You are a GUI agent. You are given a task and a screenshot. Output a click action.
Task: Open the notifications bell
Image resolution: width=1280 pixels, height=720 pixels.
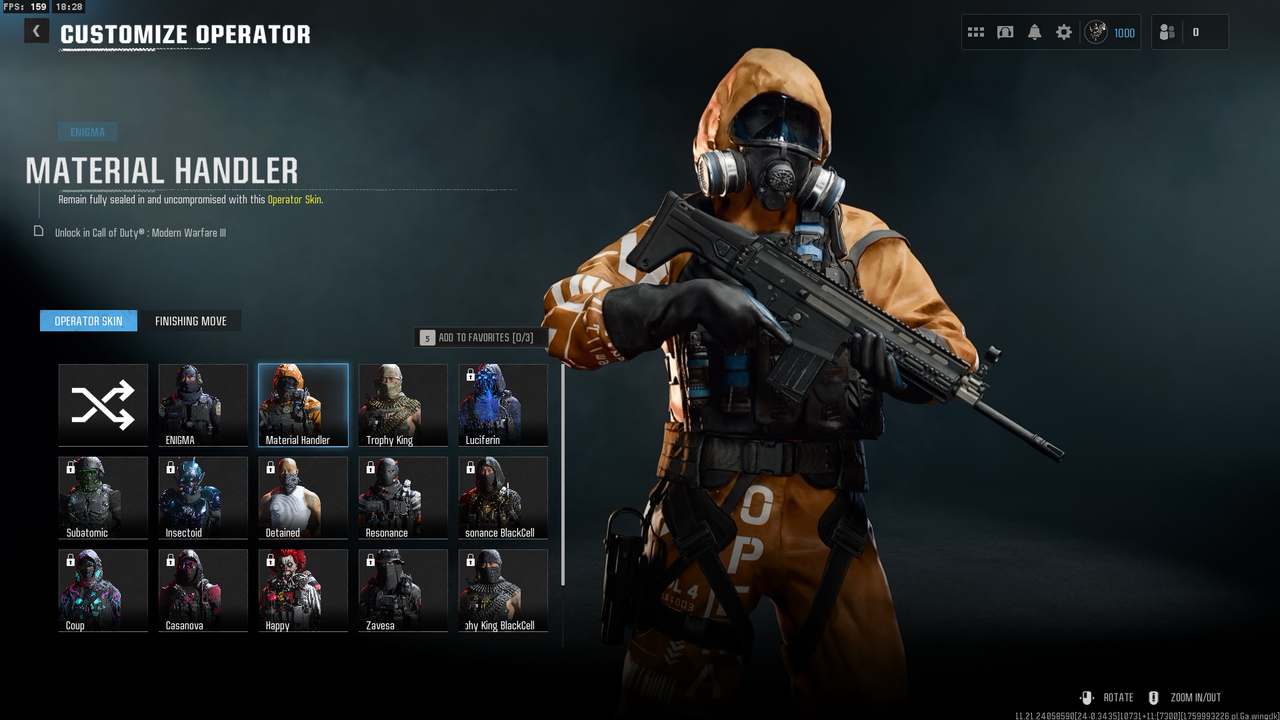click(1035, 32)
